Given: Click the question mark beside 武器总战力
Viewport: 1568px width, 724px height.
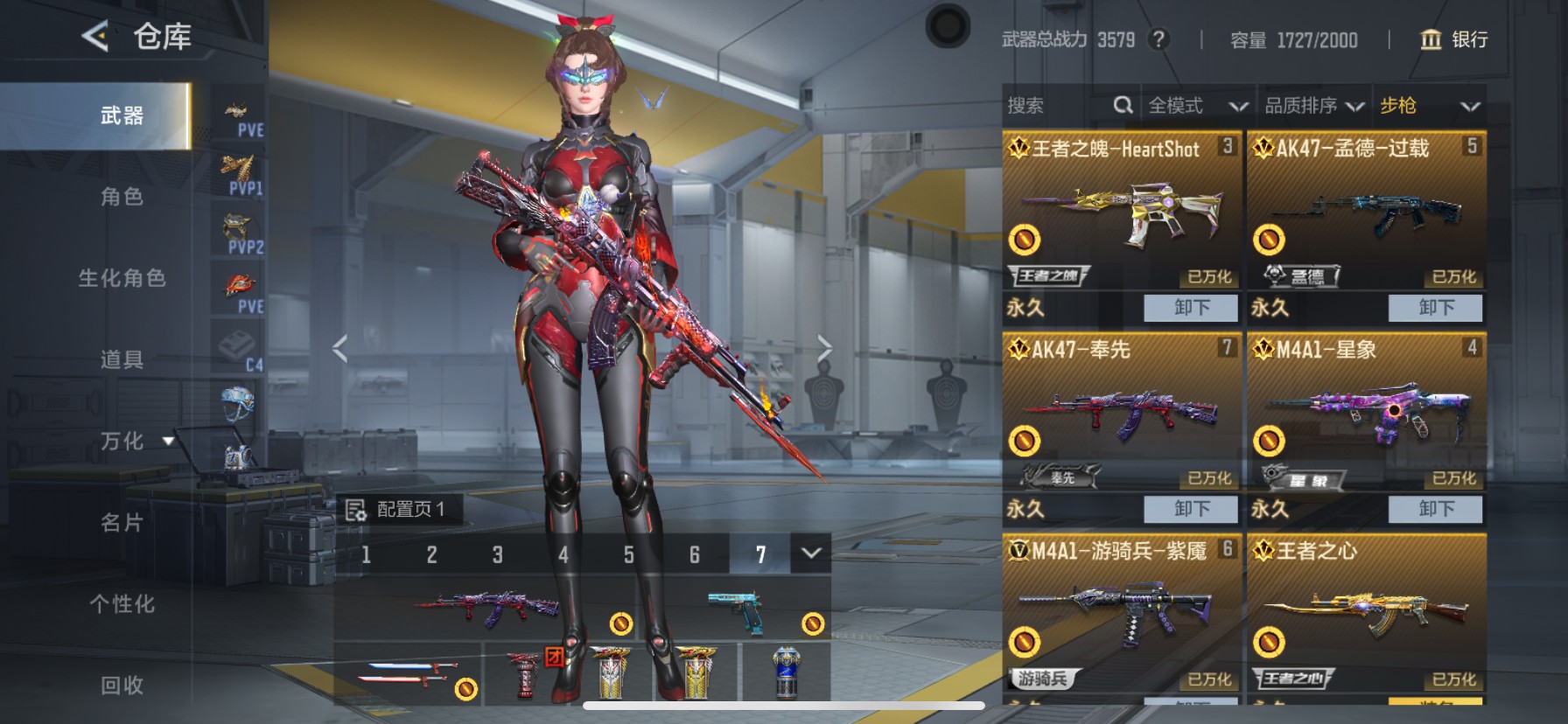Looking at the screenshot, I should tap(1159, 39).
